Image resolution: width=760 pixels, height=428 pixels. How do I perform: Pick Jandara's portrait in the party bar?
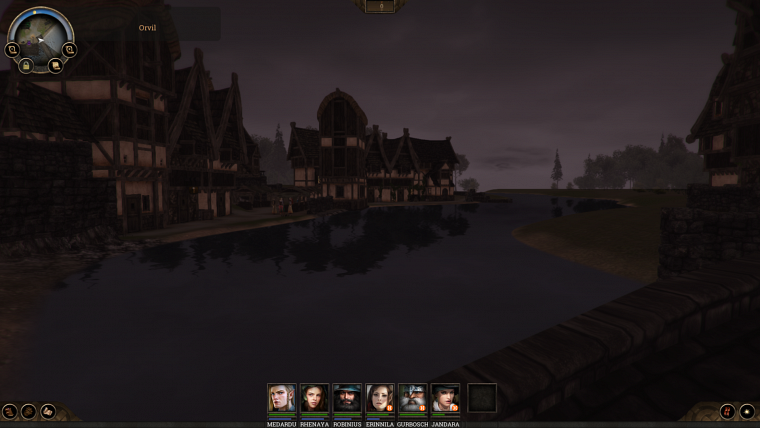(446, 398)
